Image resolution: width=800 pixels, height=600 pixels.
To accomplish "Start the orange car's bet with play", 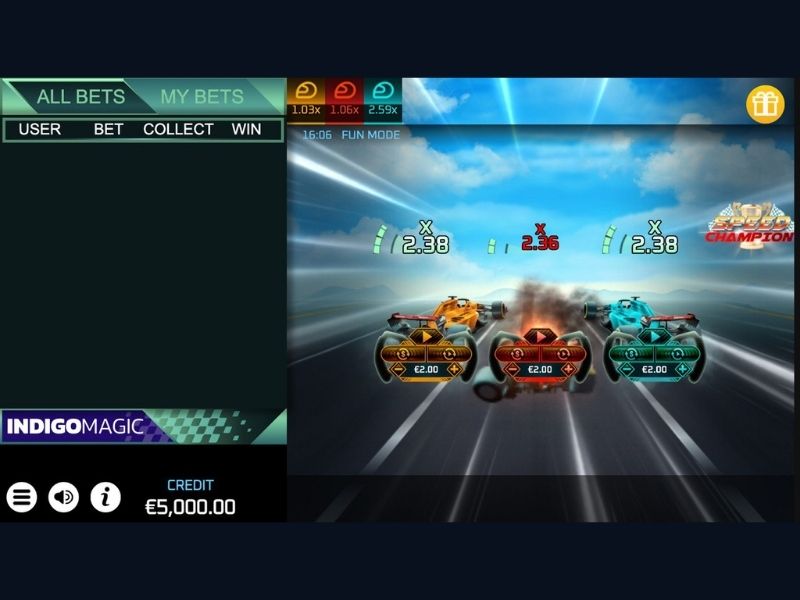I will (425, 337).
